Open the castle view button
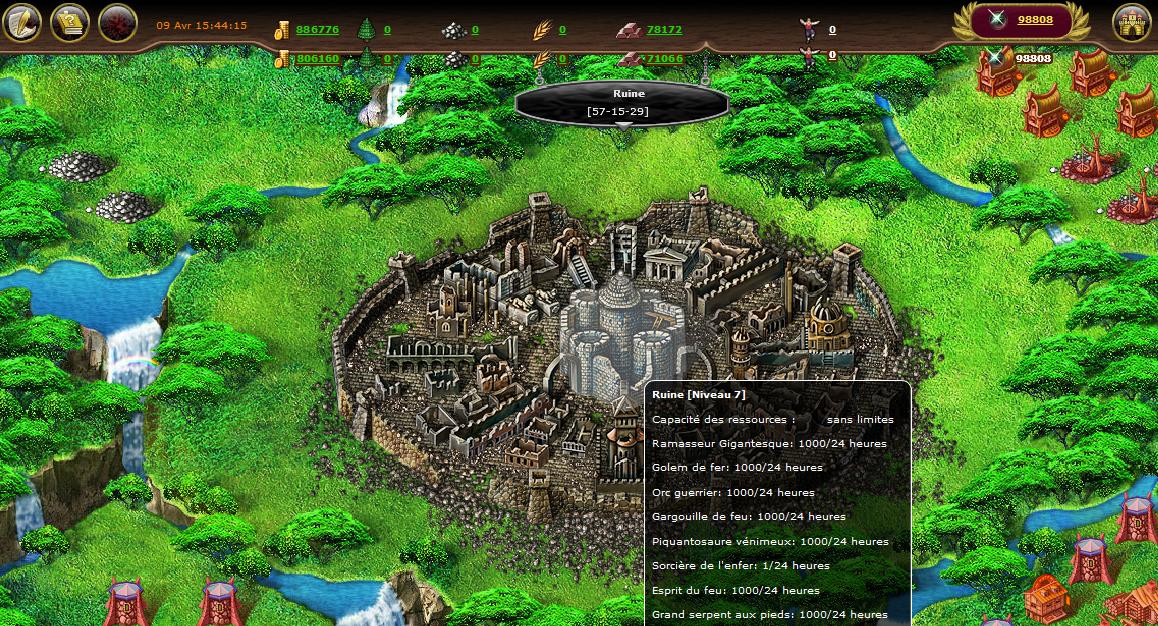 click(x=1132, y=22)
